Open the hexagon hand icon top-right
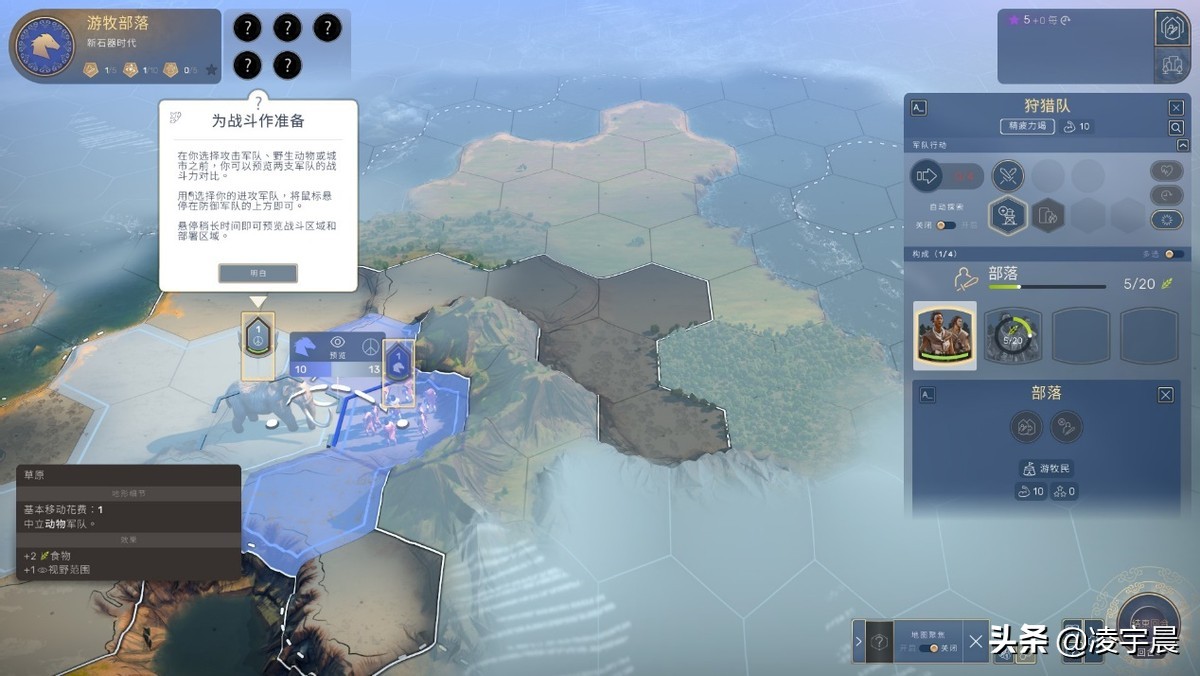Screen dimensions: 1200x676 click(1171, 29)
